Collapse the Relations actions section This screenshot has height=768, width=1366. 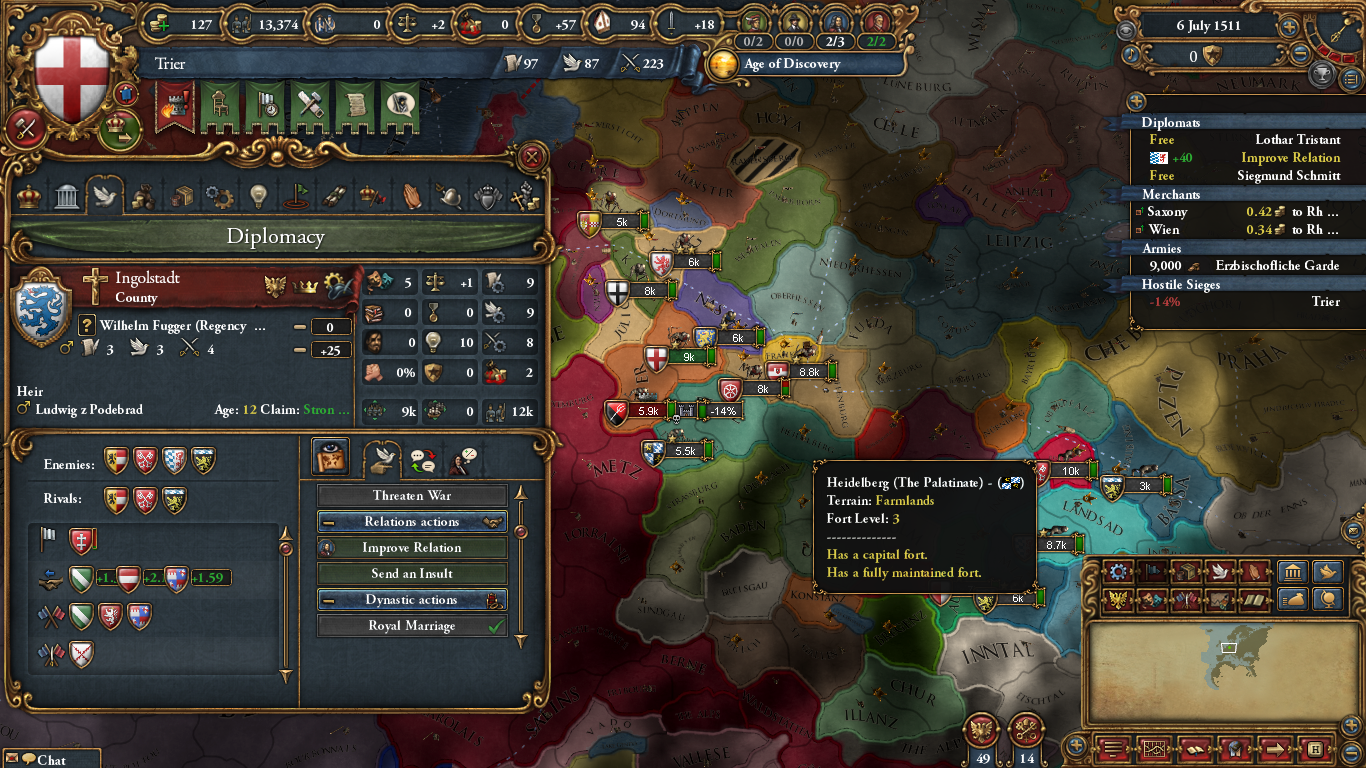(x=327, y=522)
